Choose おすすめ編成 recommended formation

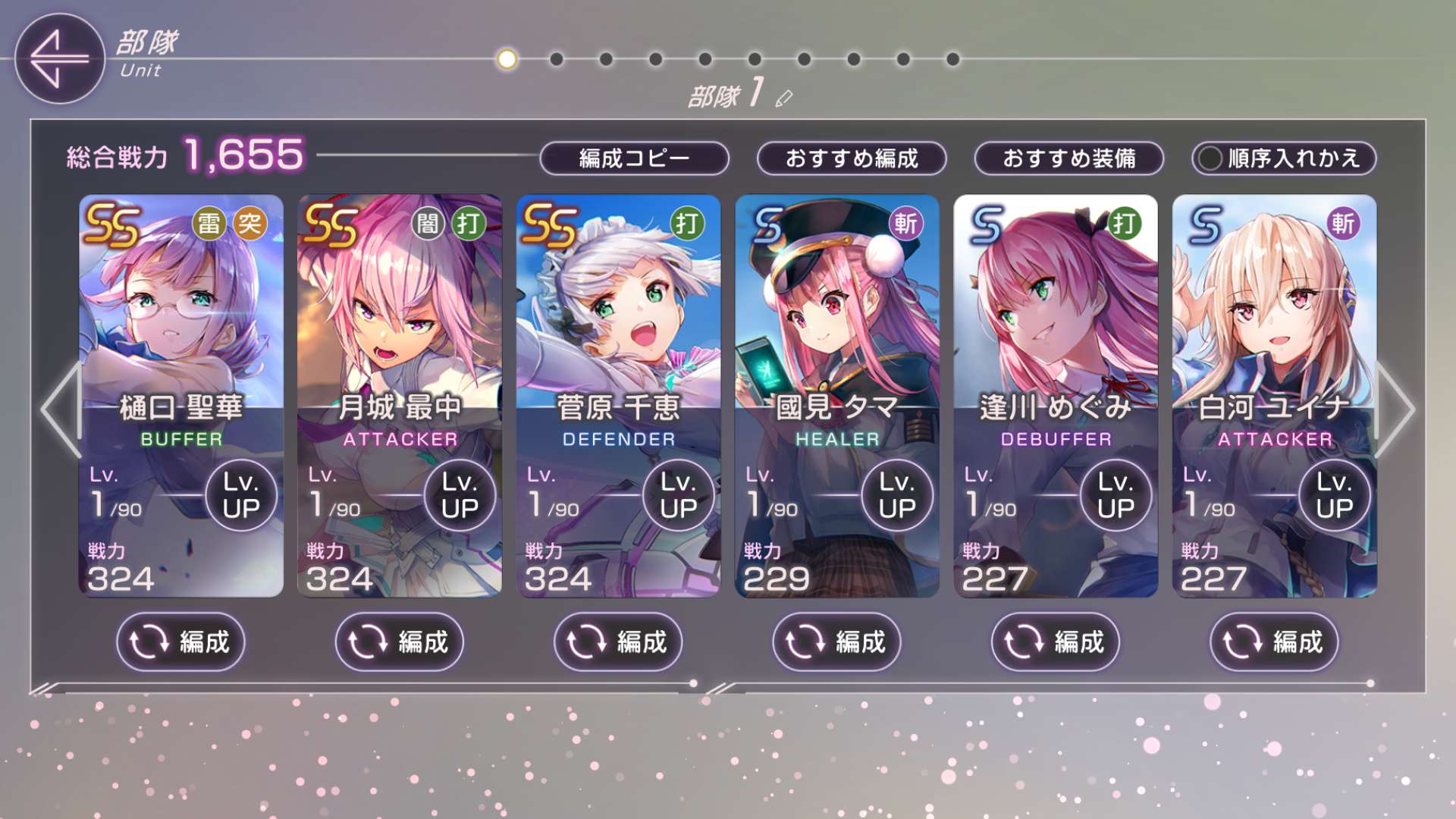point(851,158)
